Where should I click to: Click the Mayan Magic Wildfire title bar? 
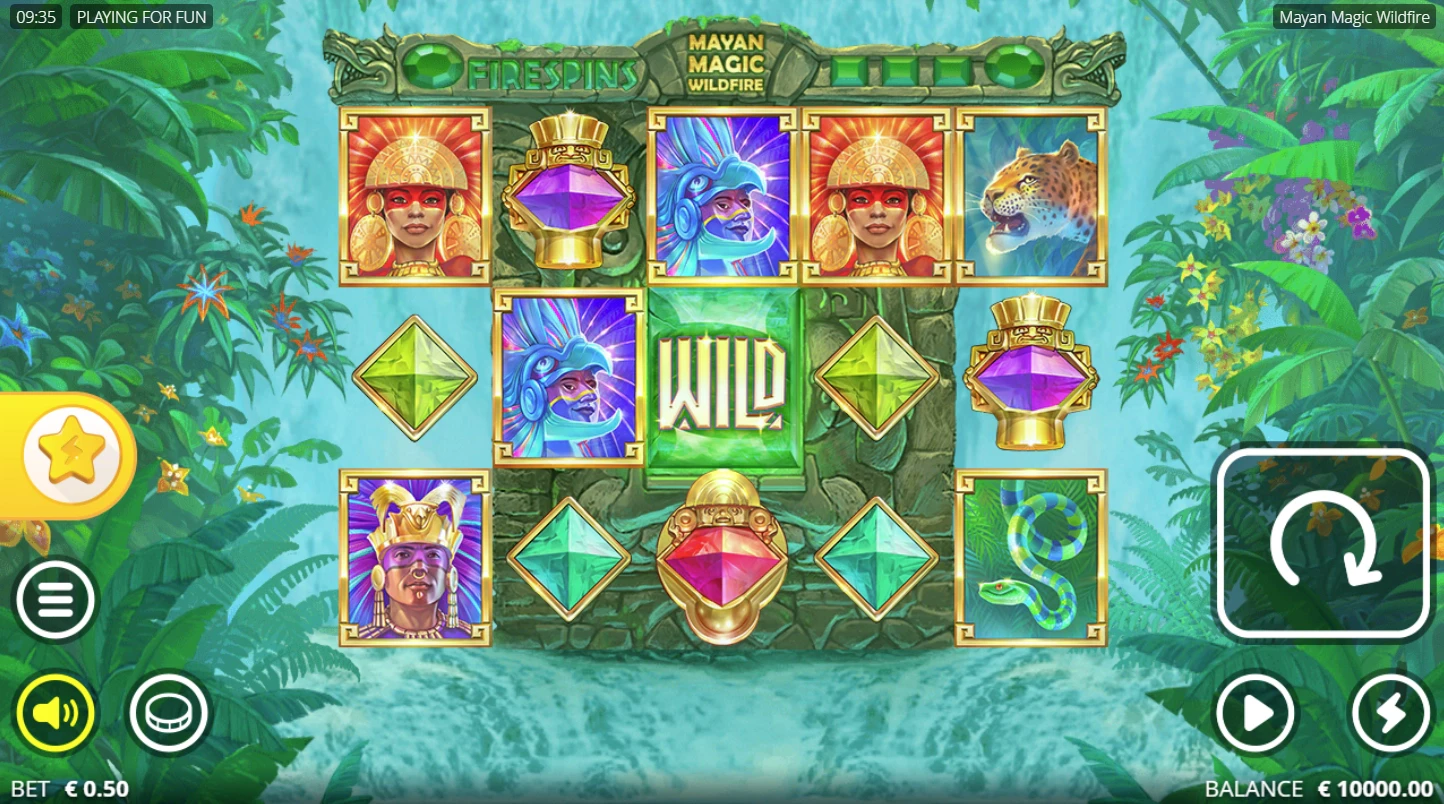1355,16
